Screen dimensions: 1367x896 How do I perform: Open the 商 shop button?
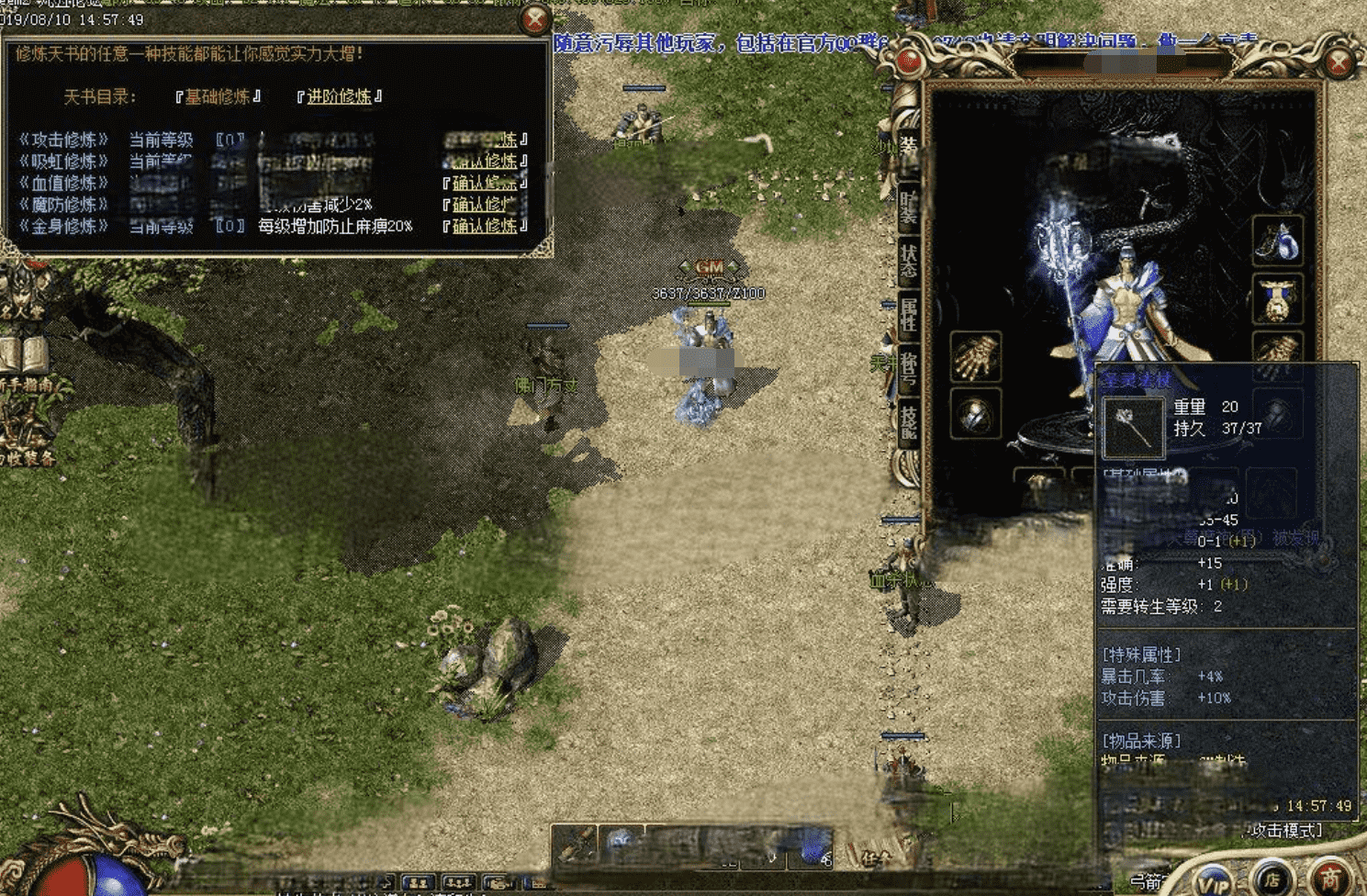tap(1330, 878)
